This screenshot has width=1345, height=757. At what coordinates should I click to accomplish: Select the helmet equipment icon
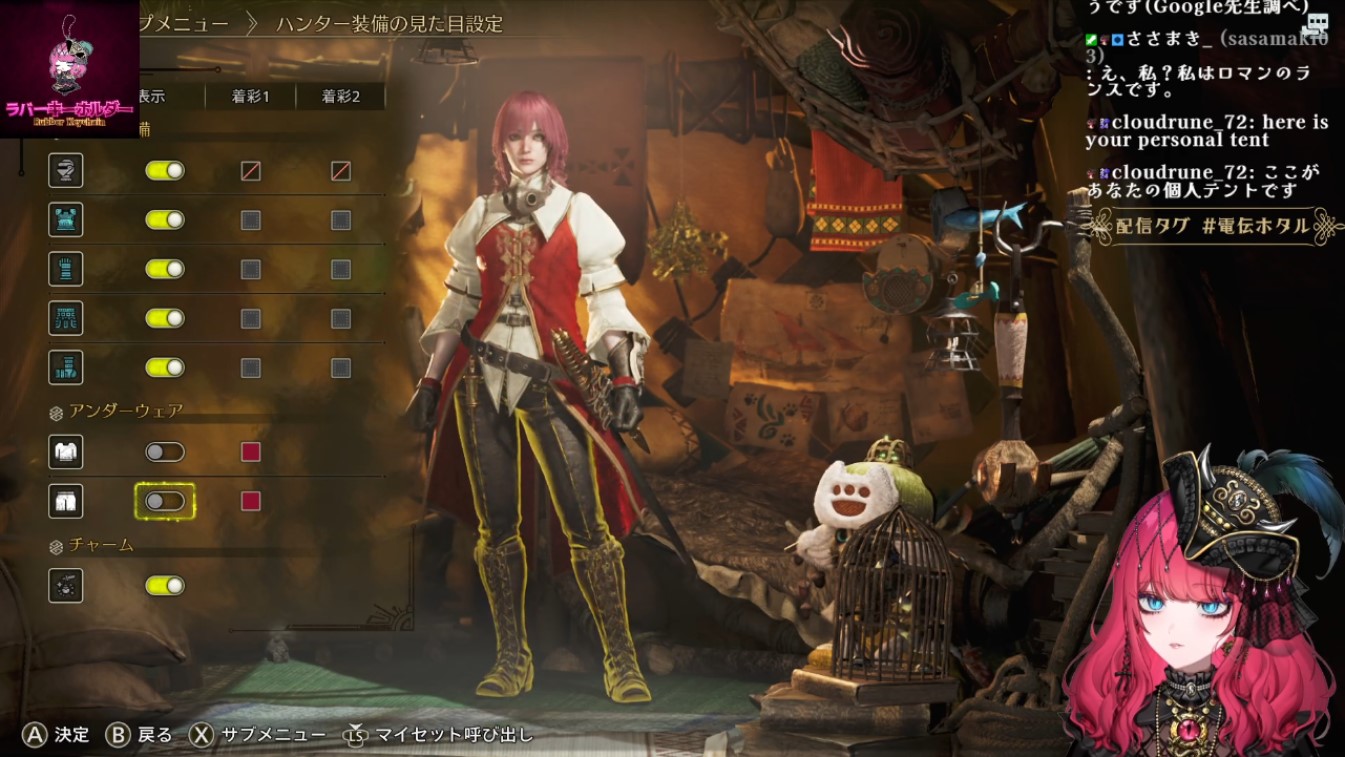tap(66, 171)
